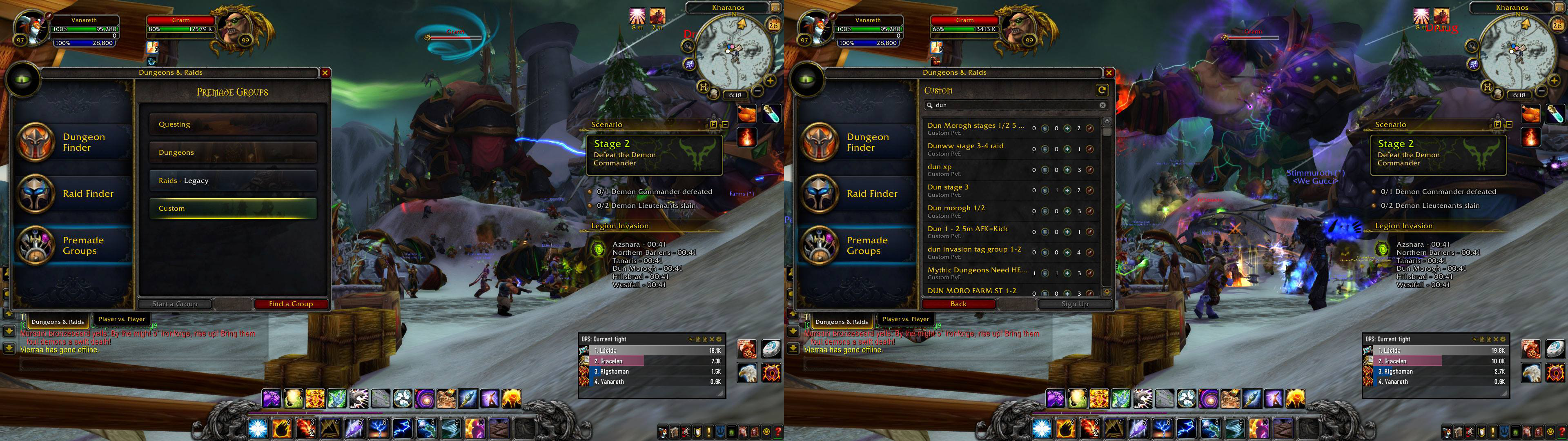Refresh the Custom group list

(x=1102, y=90)
